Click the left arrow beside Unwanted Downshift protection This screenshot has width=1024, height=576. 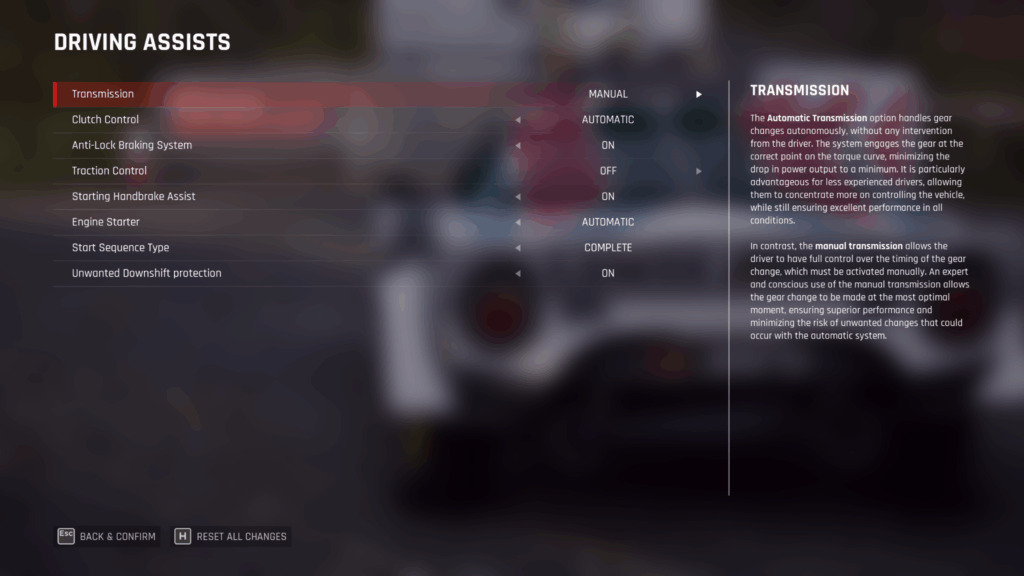point(518,273)
